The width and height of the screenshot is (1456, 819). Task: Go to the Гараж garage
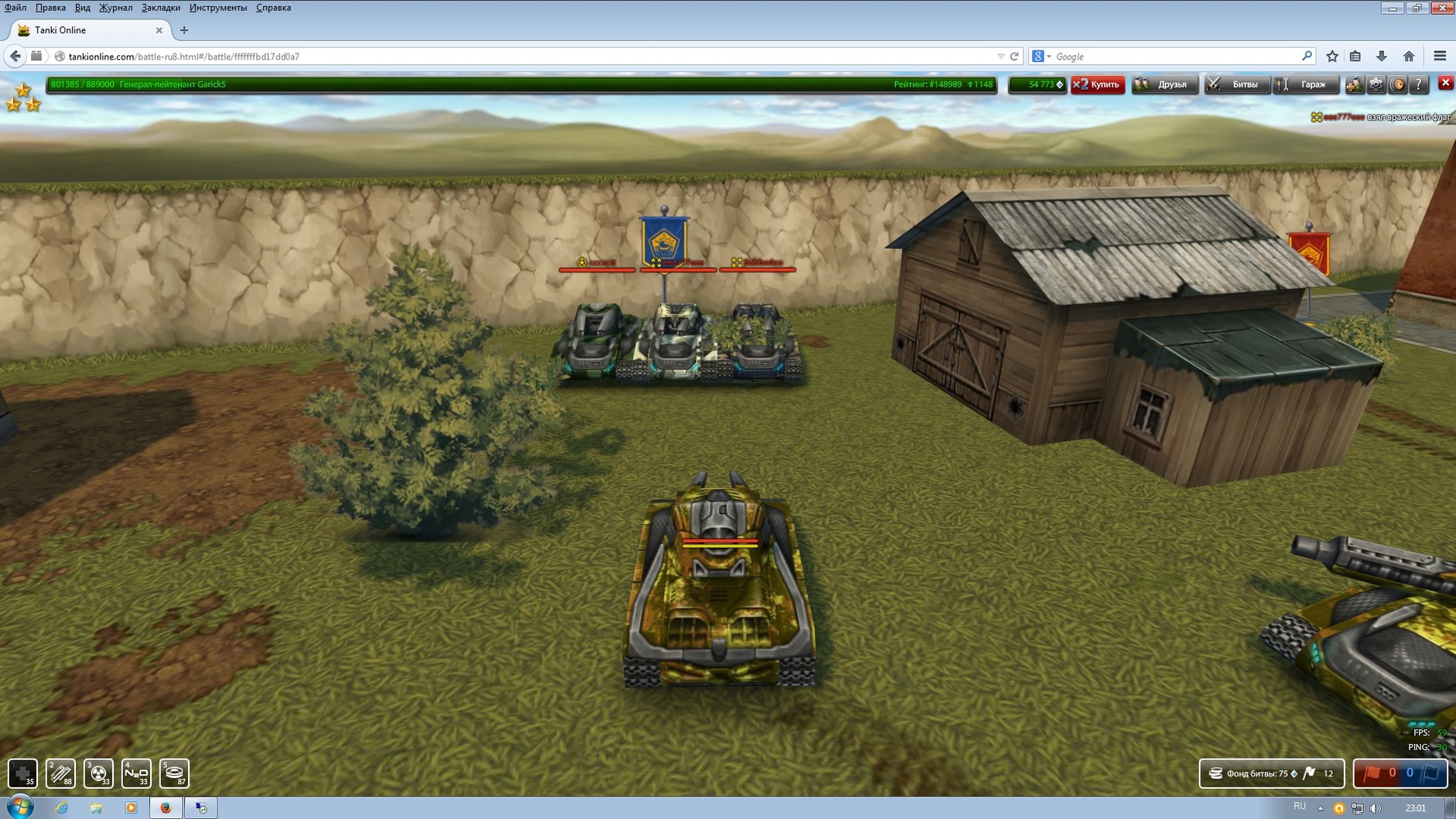[x=1306, y=84]
